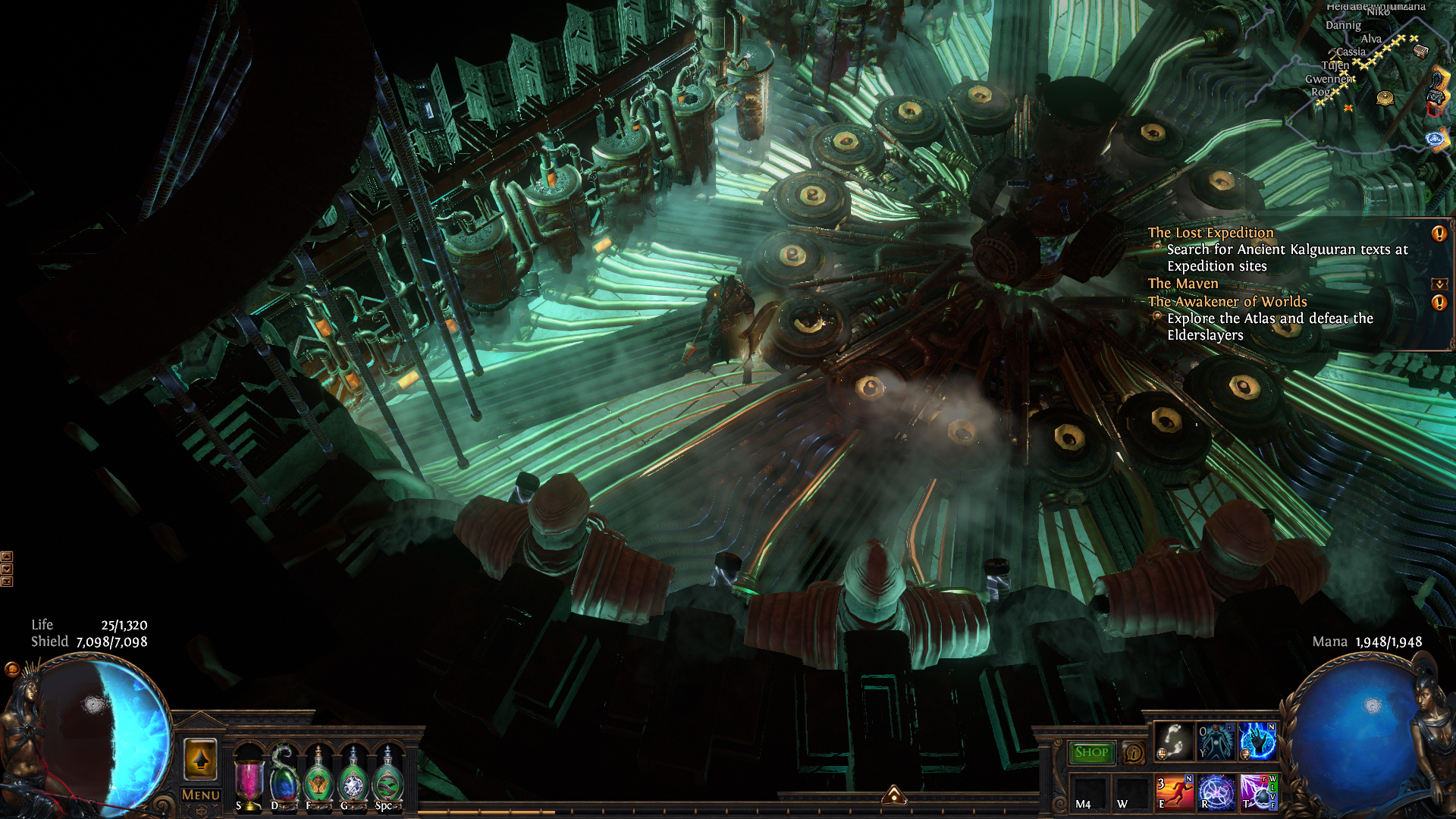
Task: Activate the running man skill
Action: [1175, 792]
